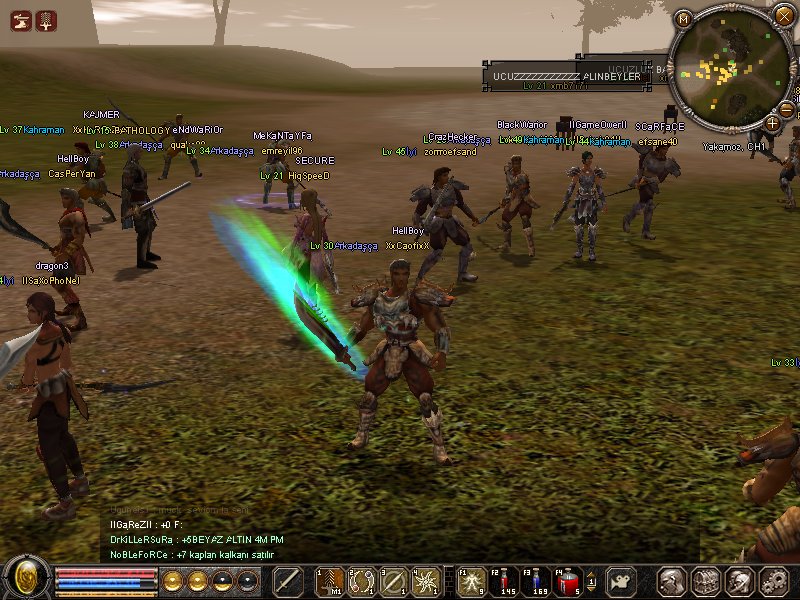800x600 pixels.
Task: Open the inventory chest button
Action: point(706,582)
